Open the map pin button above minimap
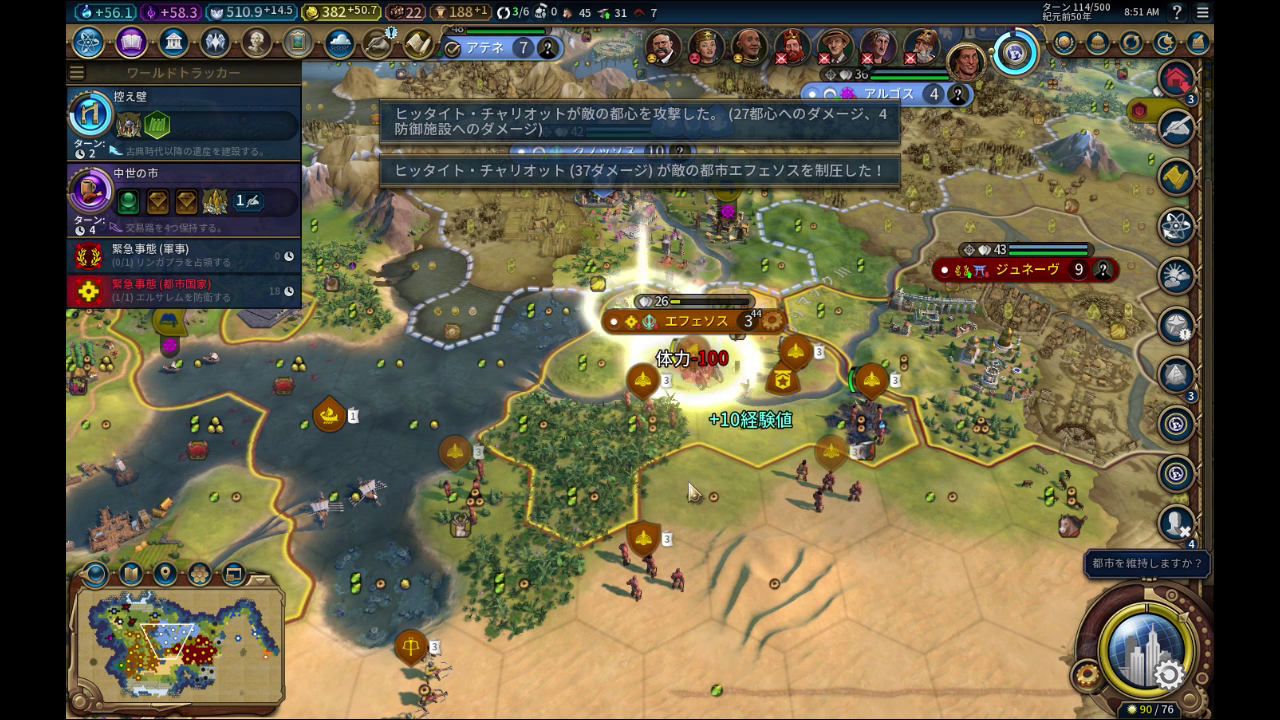 pos(165,574)
